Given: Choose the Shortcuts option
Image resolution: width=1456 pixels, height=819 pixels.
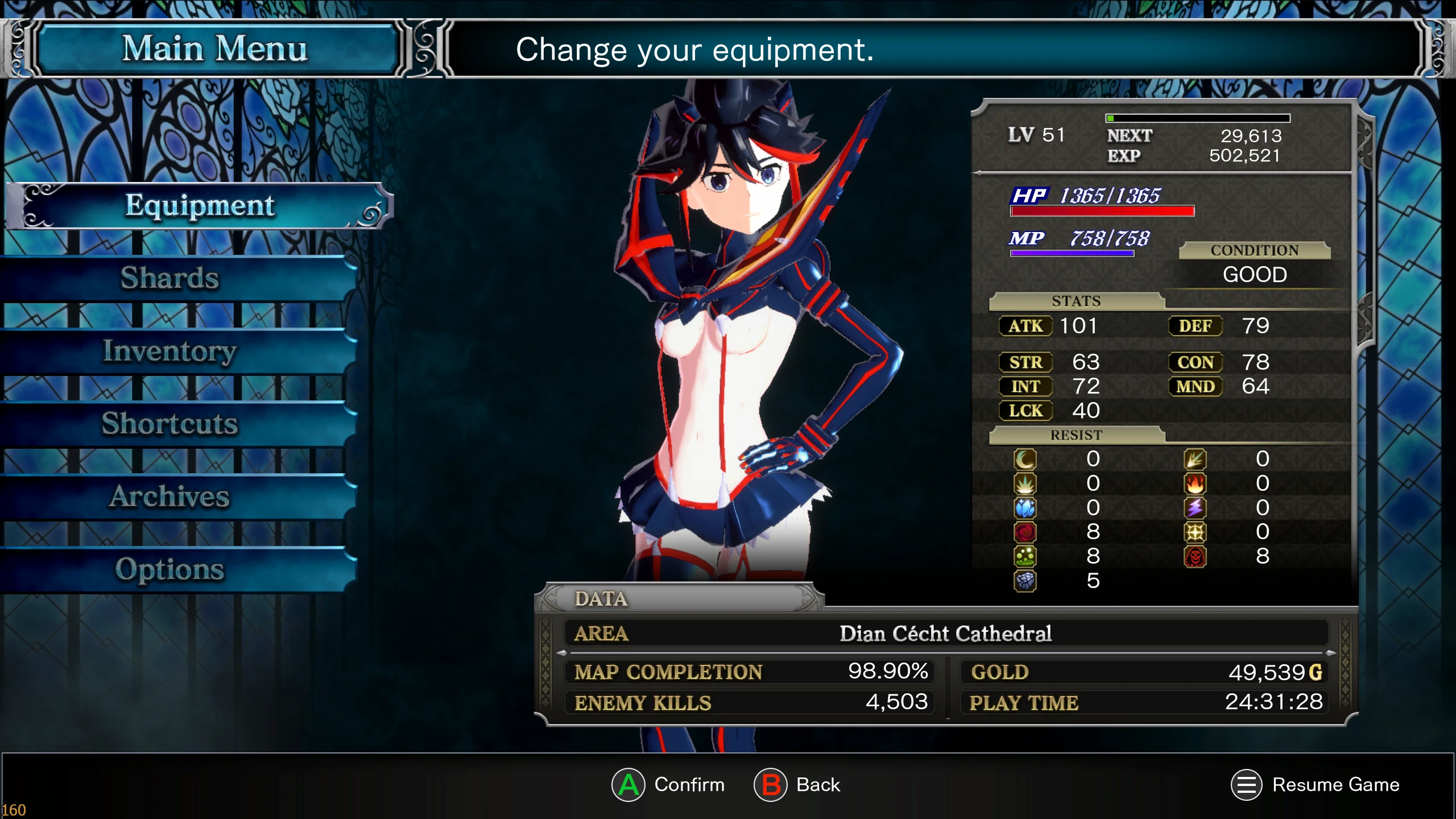Looking at the screenshot, I should [169, 424].
